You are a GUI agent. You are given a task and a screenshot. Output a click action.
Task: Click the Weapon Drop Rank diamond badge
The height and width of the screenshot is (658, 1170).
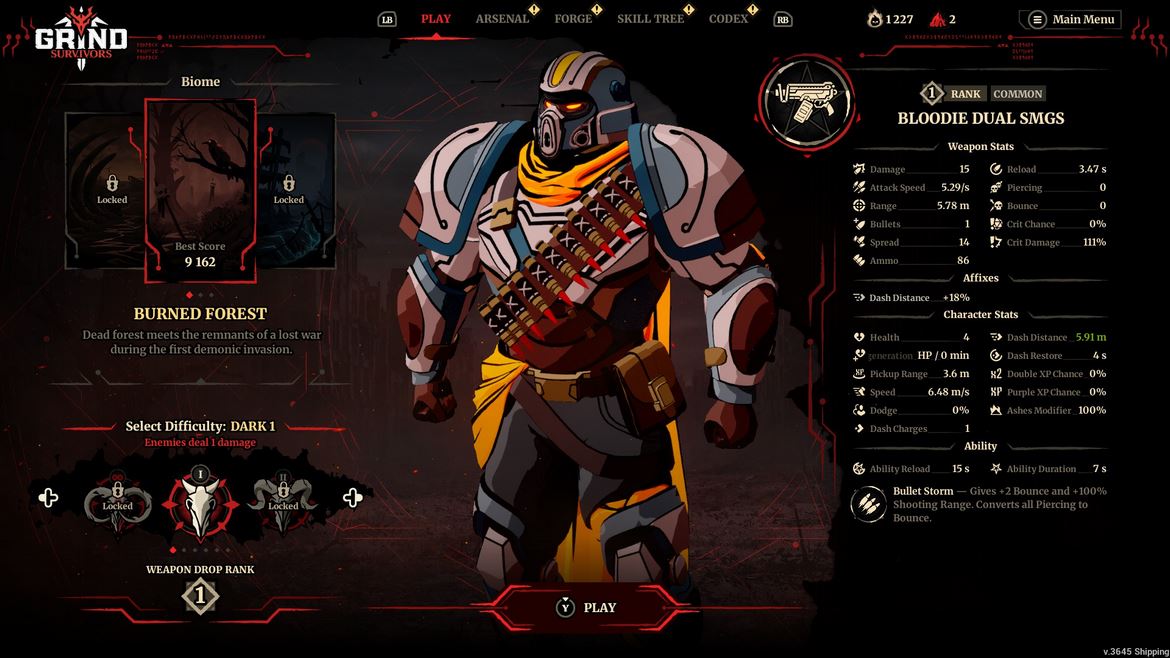200,597
